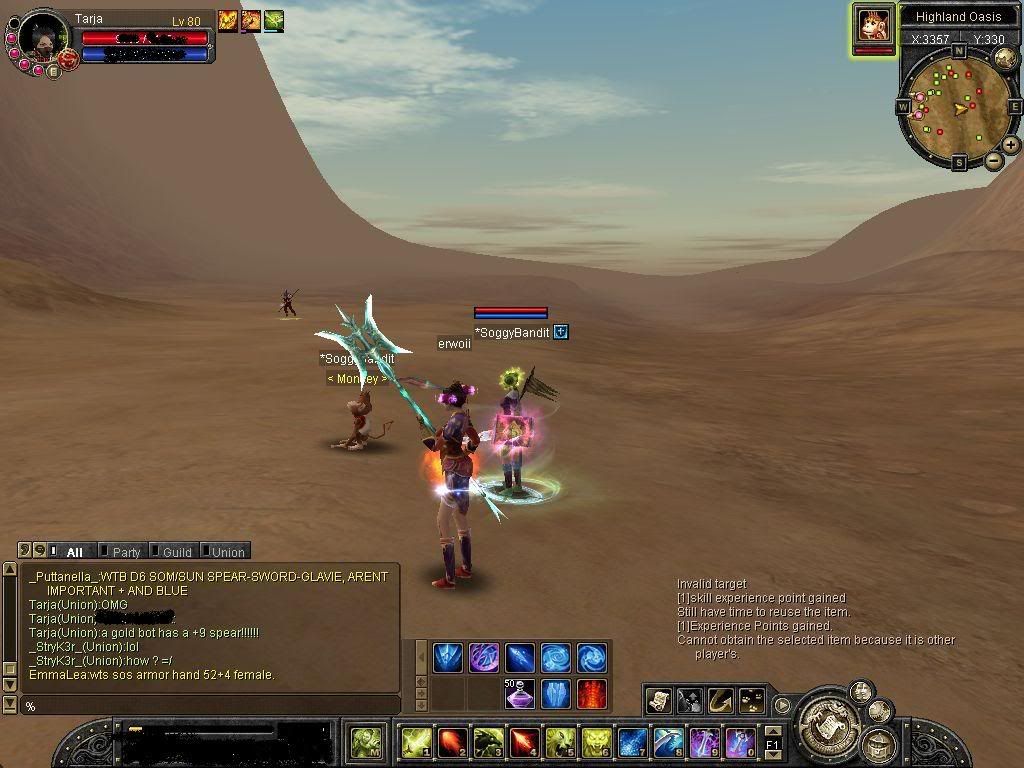Use the hotbar skill in slot 4

[524, 742]
